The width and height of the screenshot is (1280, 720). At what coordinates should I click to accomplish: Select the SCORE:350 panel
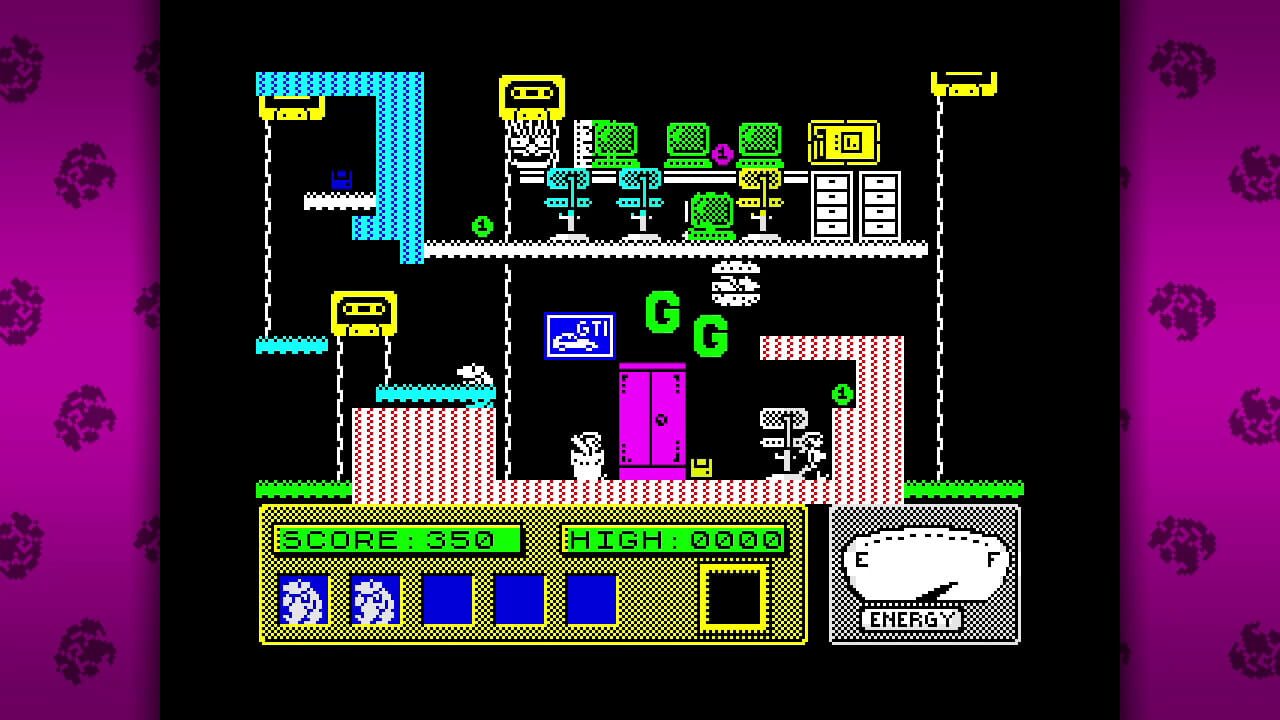click(398, 538)
